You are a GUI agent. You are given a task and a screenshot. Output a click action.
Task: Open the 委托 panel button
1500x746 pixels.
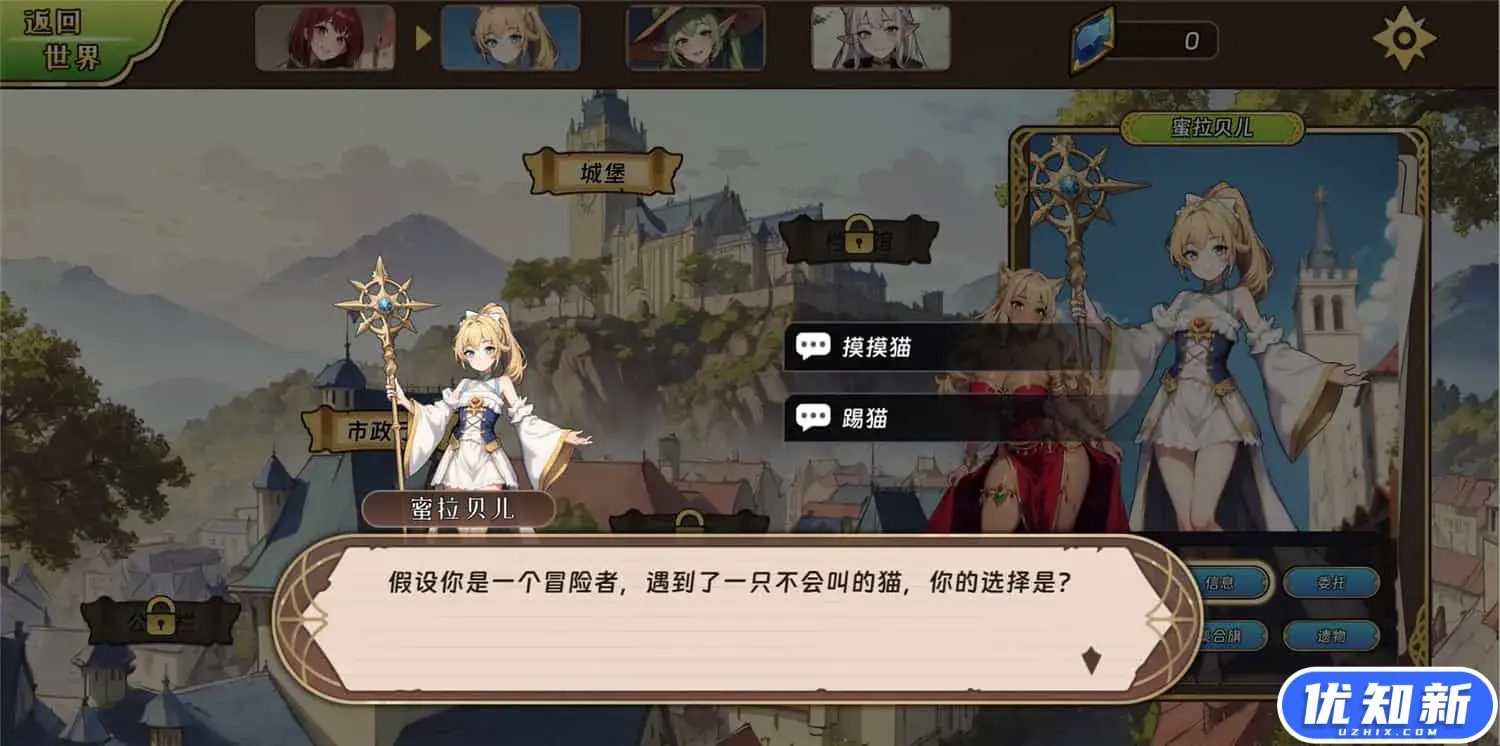point(1331,584)
